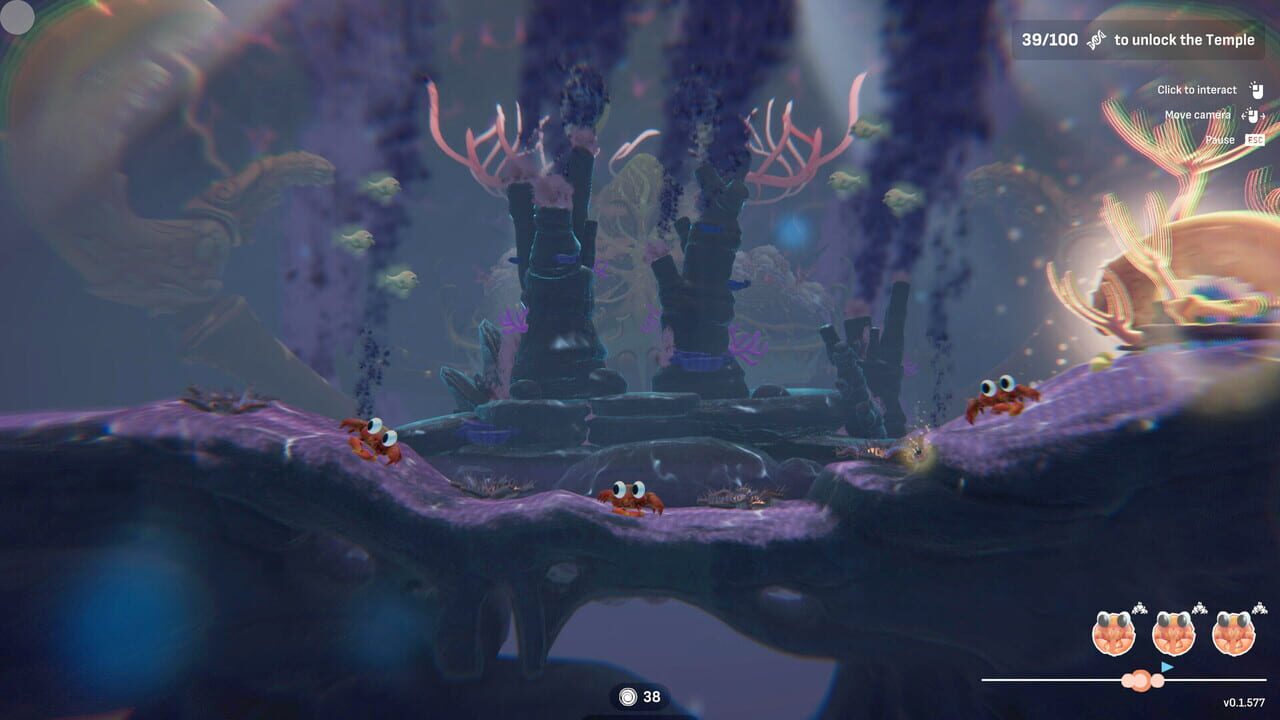Select the first crab portrait in the roster

1113,633
